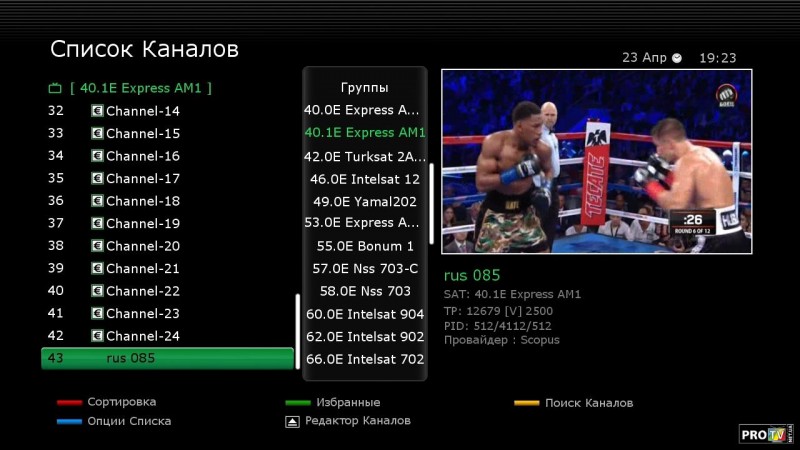Select the 57.0E Nss 703-C group
The height and width of the screenshot is (450, 800).
coord(364,268)
